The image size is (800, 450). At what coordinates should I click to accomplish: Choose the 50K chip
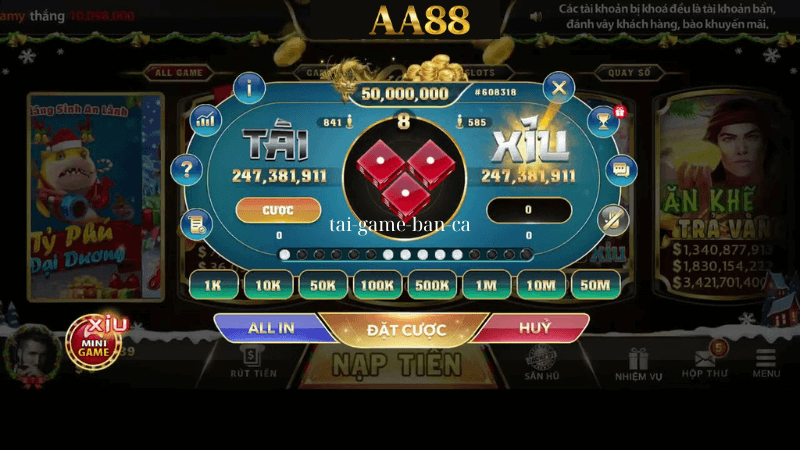point(322,285)
